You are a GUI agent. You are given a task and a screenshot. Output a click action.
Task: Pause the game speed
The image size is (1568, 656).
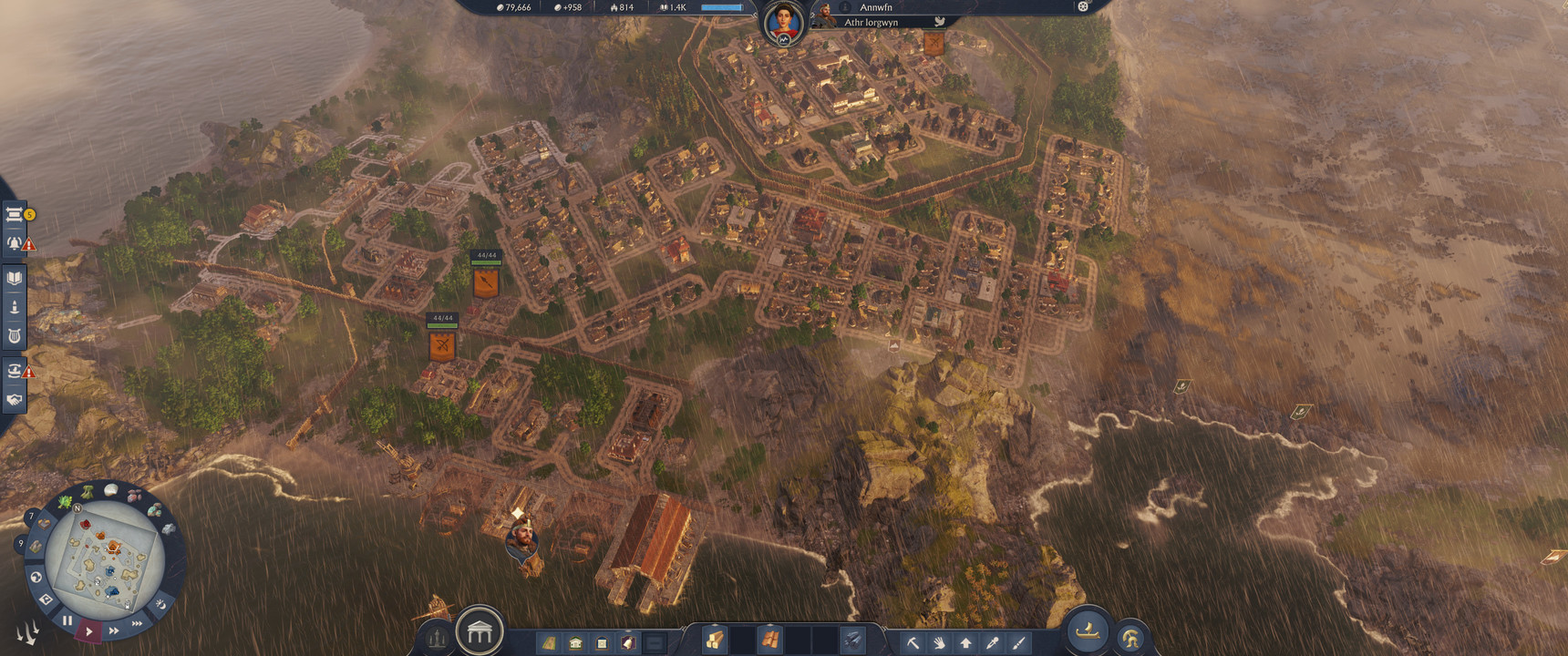click(67, 620)
